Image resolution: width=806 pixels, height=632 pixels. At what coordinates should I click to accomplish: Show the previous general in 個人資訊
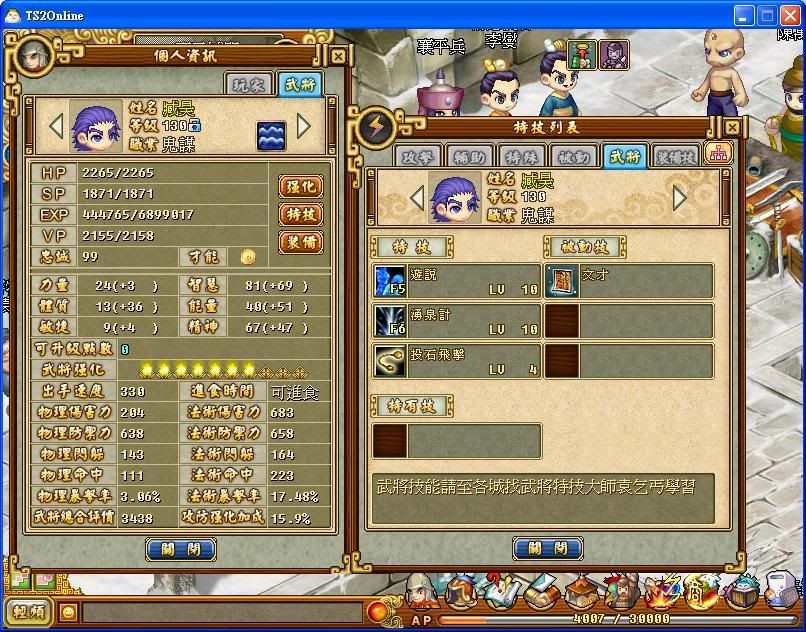57,126
